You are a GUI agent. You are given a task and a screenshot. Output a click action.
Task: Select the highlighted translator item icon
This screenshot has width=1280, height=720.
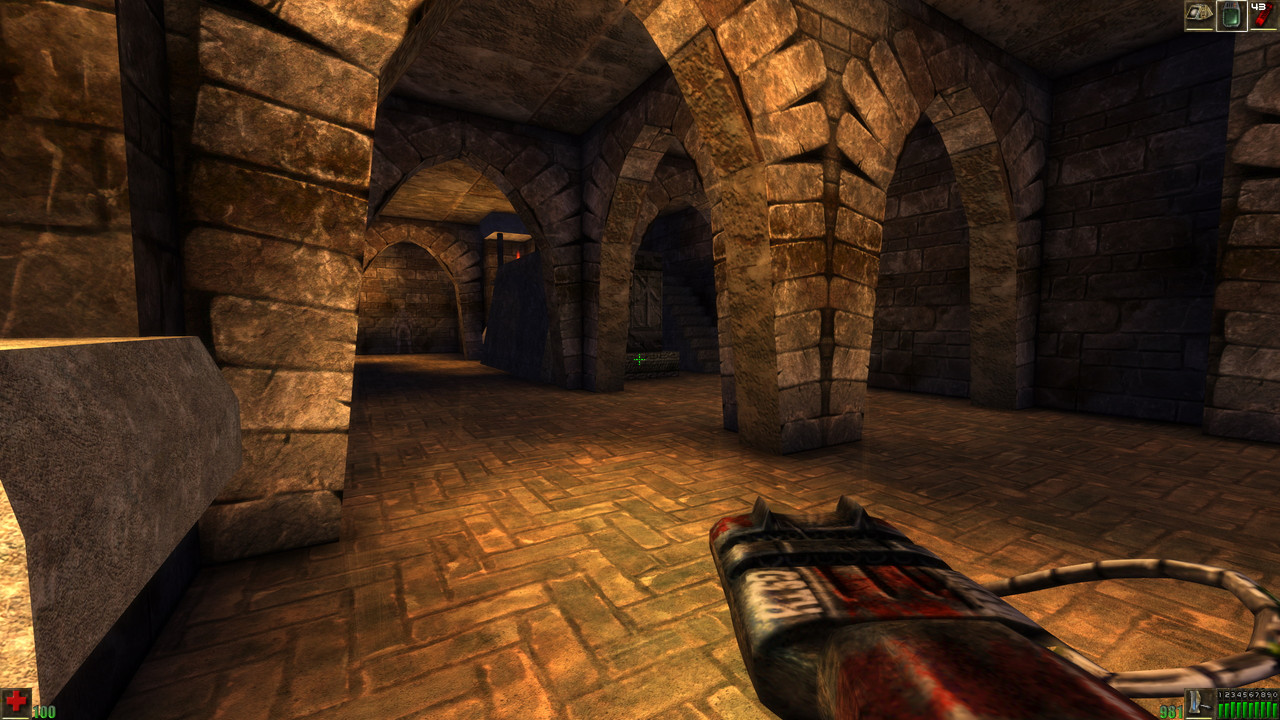(x=1232, y=15)
